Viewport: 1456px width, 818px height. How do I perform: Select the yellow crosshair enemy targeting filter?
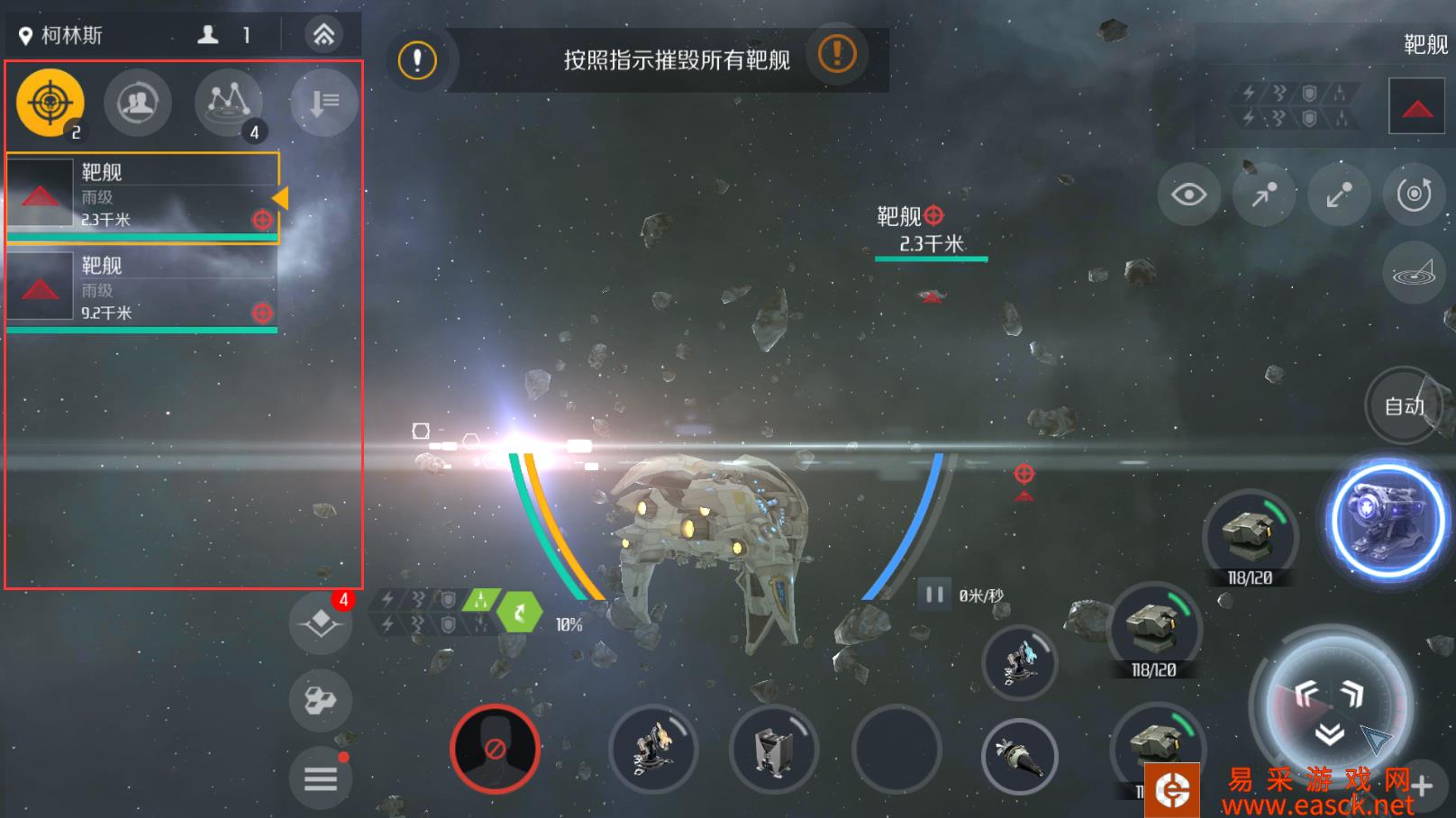50,102
